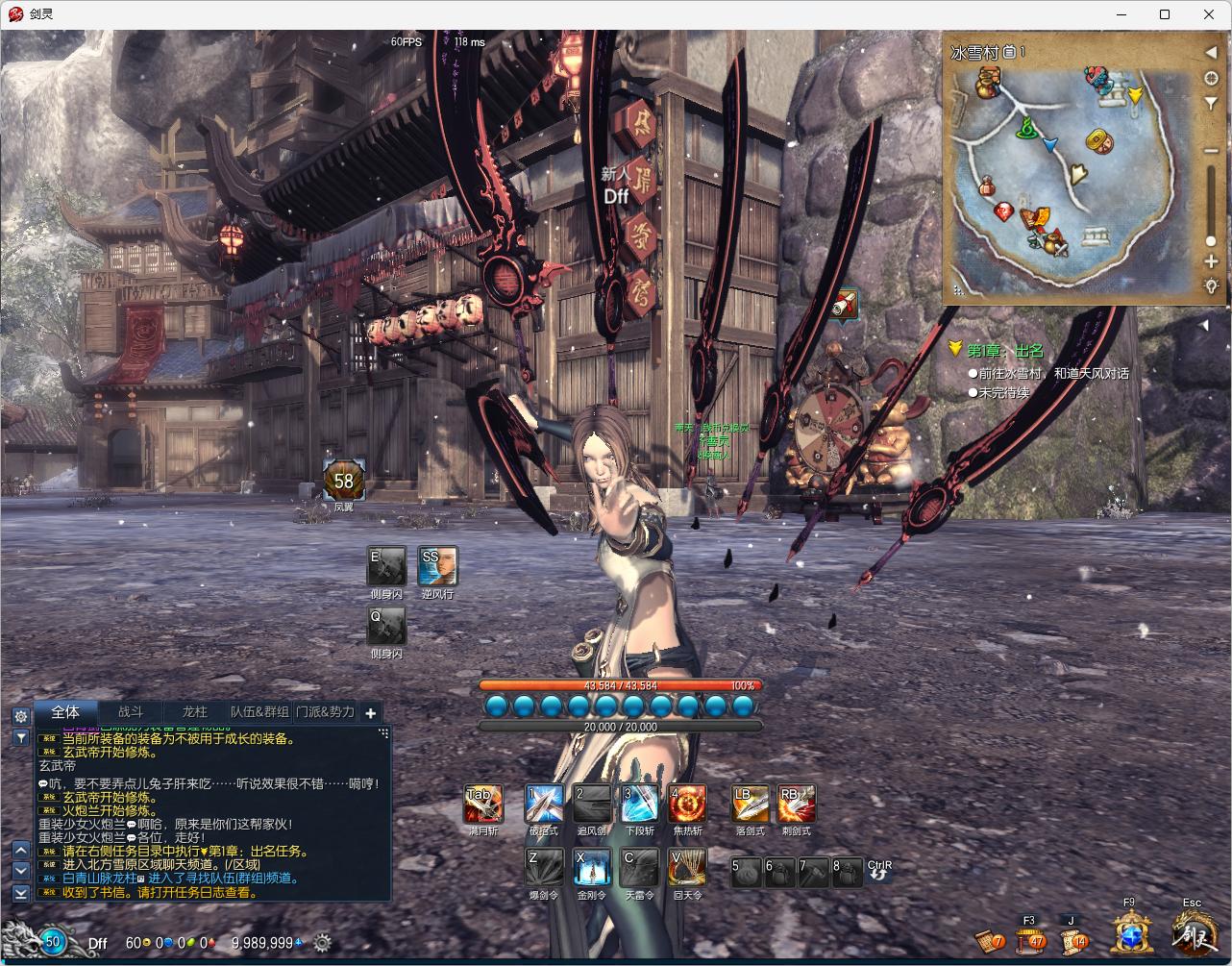
Task: Switch to the 队伍&群组 chat tab
Action: (259, 712)
